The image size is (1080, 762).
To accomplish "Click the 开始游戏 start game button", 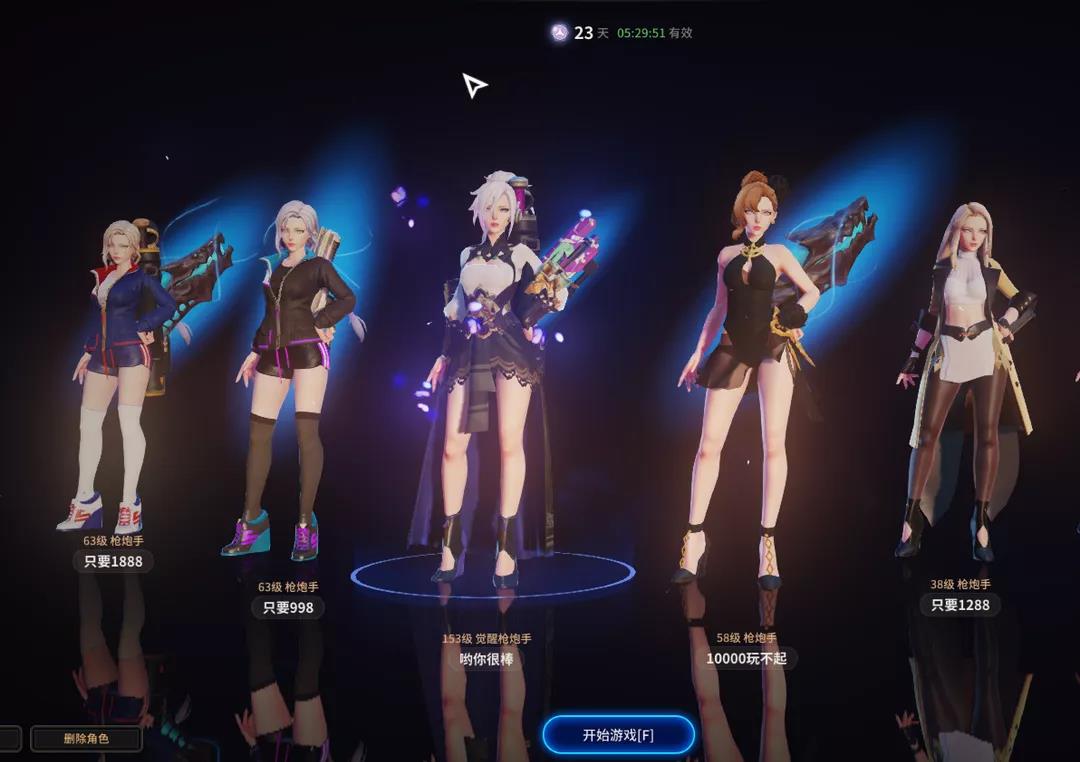I will click(x=618, y=734).
